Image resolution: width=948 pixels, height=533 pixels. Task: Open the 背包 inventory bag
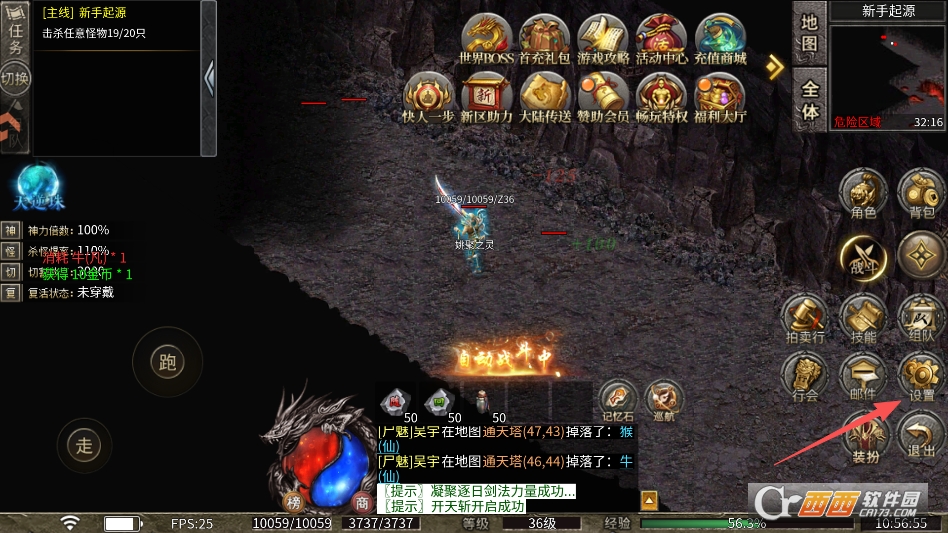coord(921,192)
